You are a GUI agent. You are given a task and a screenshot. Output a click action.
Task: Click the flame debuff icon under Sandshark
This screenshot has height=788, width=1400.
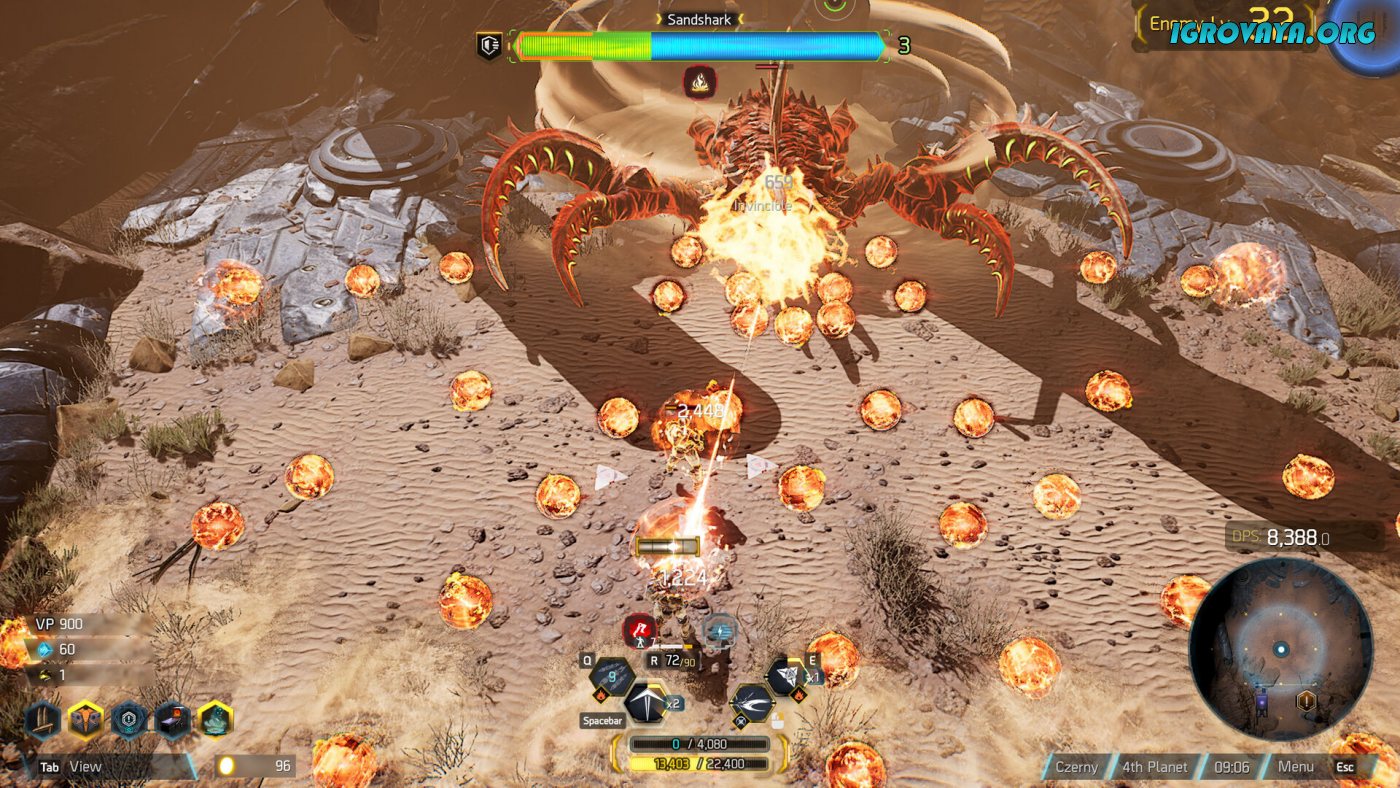point(699,81)
